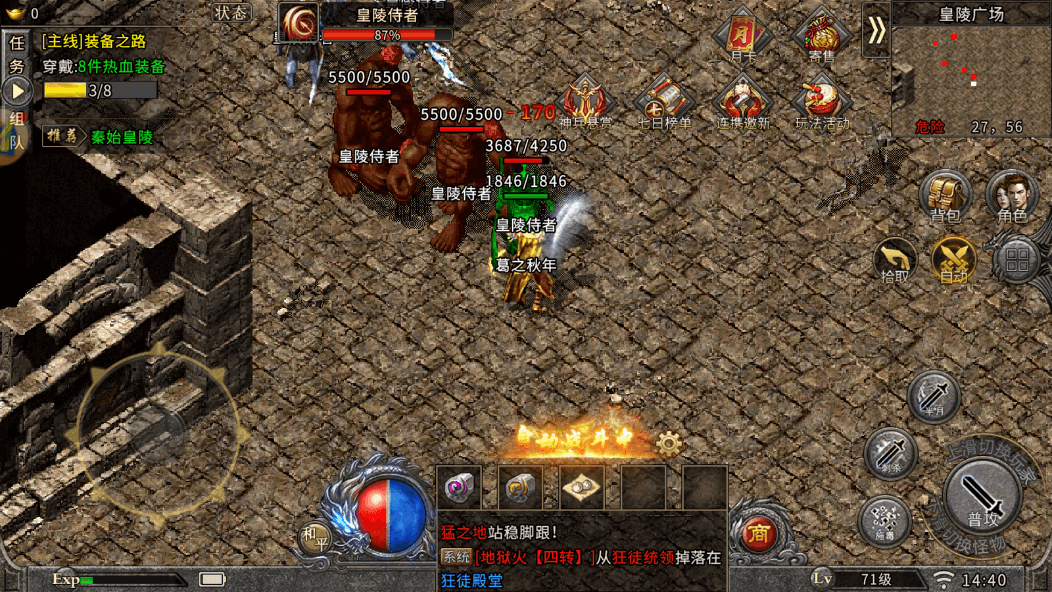Open the four-square grid menu button

tap(1018, 261)
